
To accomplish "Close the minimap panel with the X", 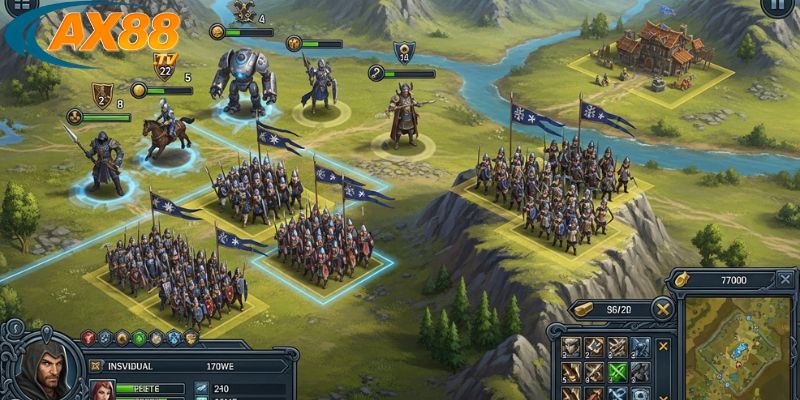I will (x=783, y=281).
